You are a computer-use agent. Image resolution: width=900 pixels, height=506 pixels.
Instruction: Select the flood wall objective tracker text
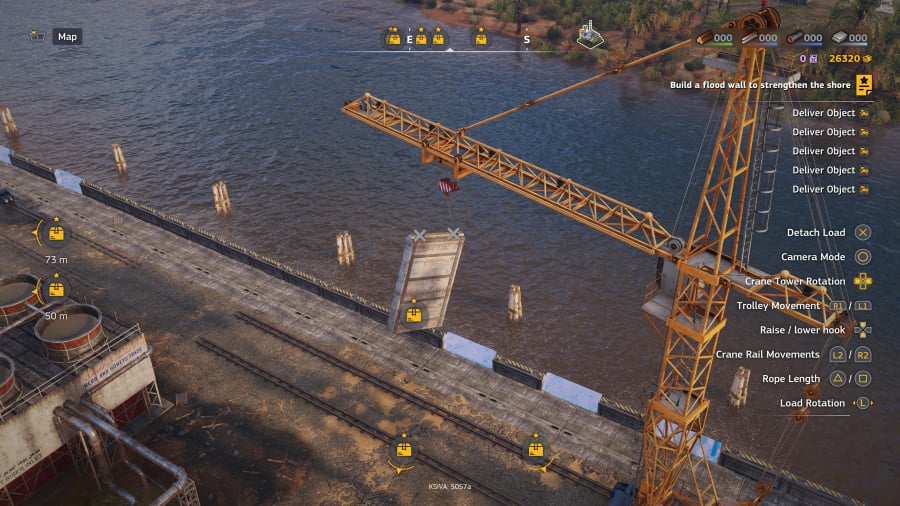tap(758, 86)
